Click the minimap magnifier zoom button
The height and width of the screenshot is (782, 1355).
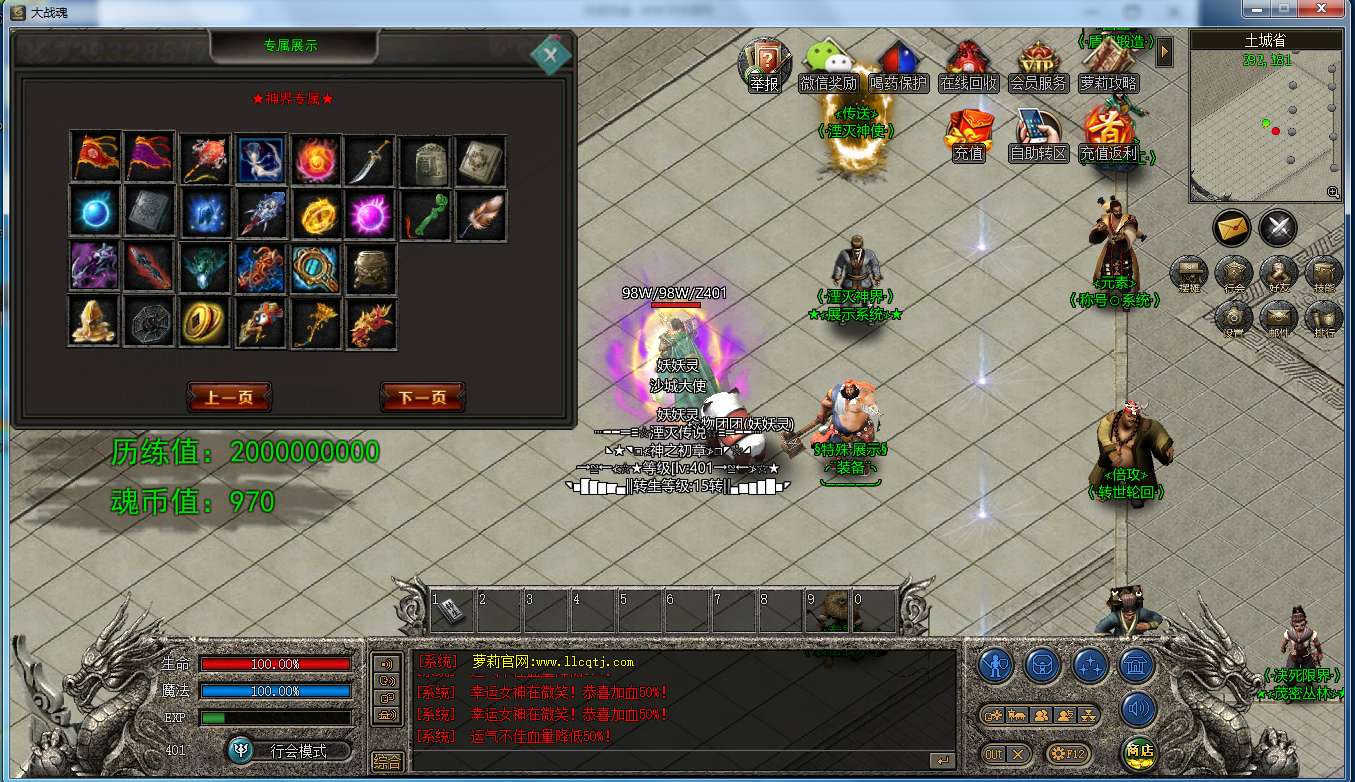pyautogui.click(x=1333, y=192)
